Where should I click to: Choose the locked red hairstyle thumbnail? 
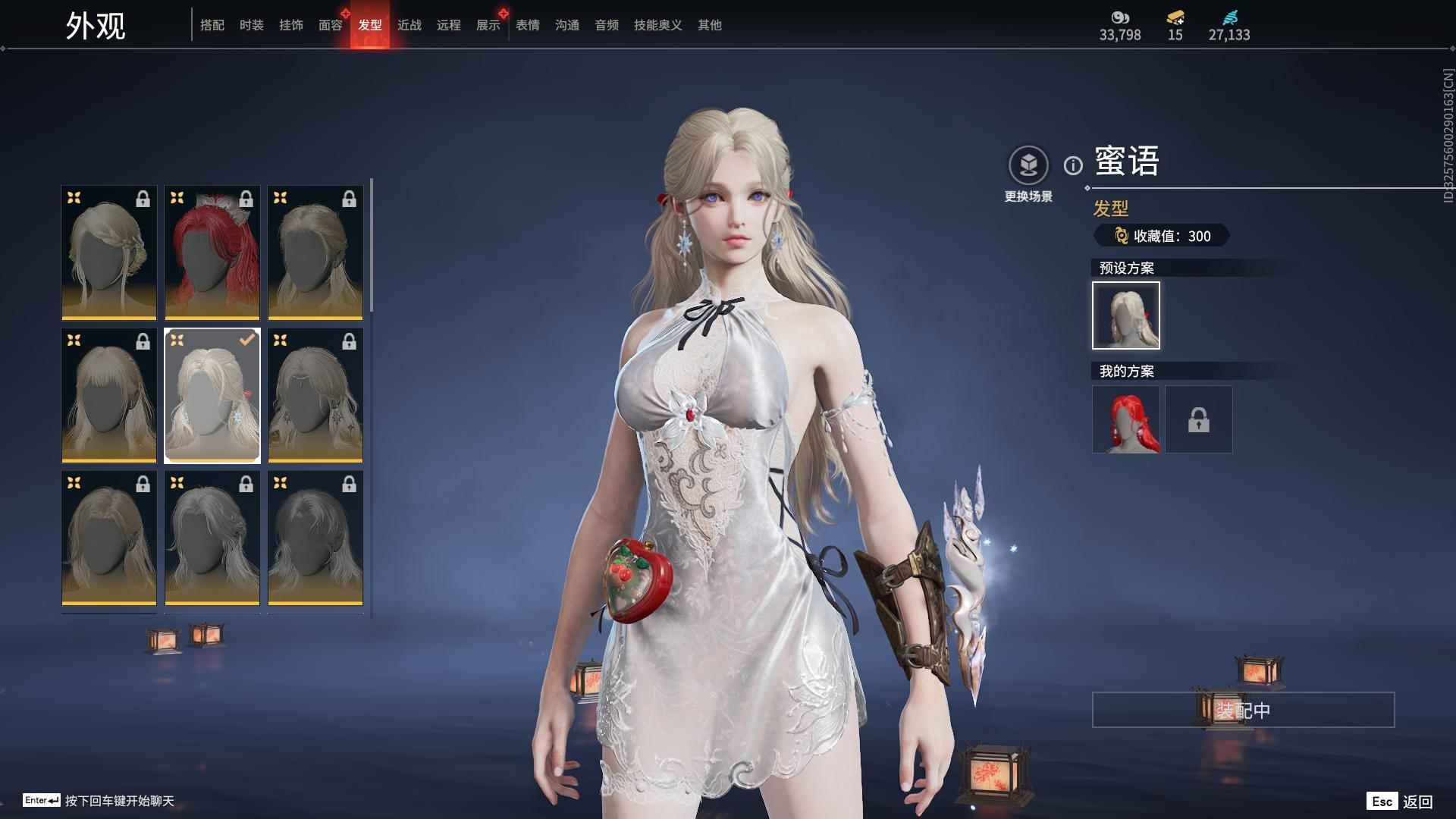(212, 253)
